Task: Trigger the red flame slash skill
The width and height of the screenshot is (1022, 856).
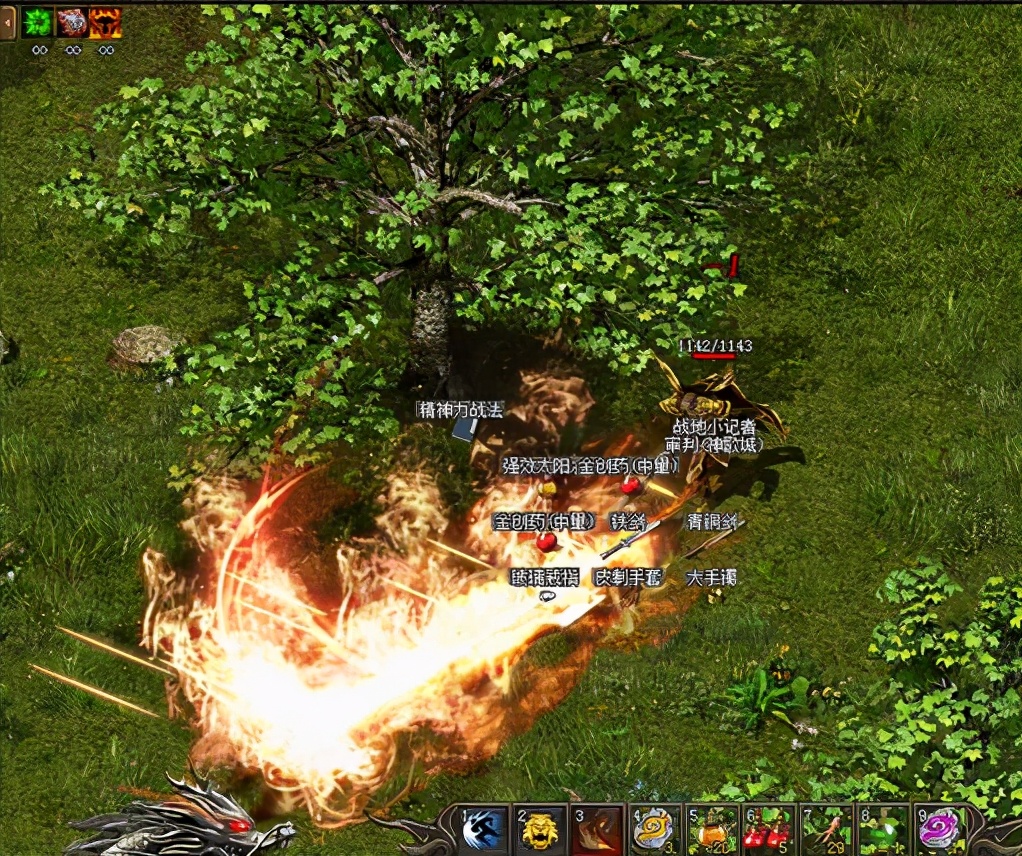Action: click(598, 830)
